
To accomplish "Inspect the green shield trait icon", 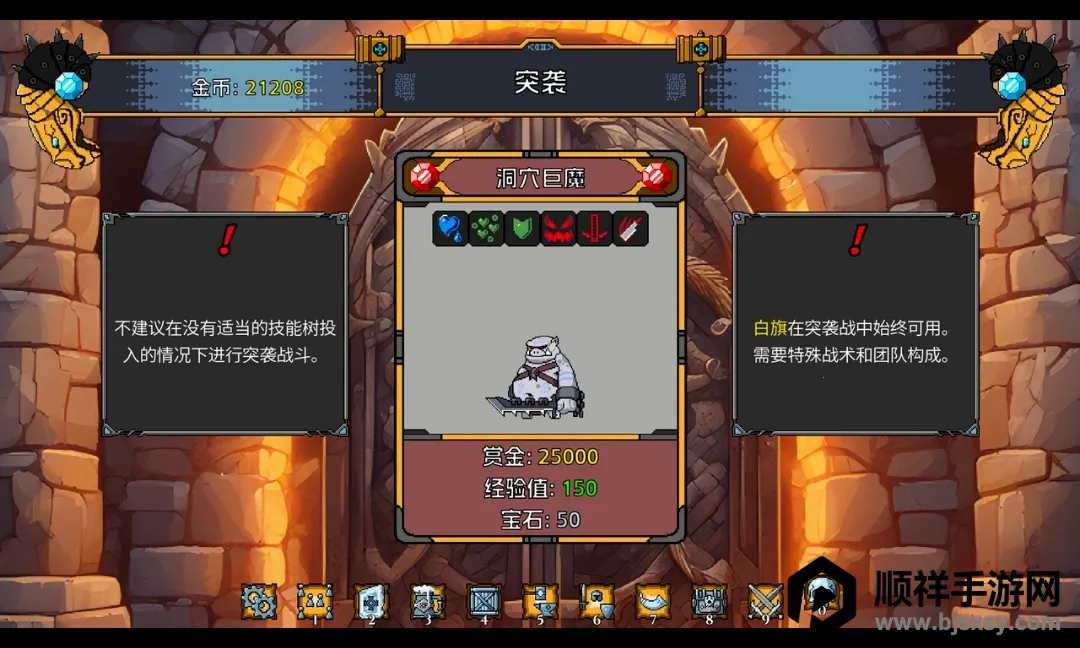I will (522, 229).
